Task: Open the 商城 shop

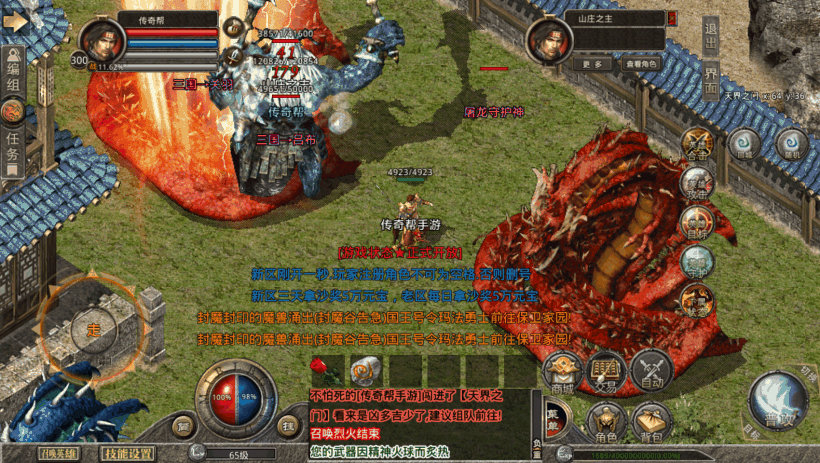Action: point(563,370)
